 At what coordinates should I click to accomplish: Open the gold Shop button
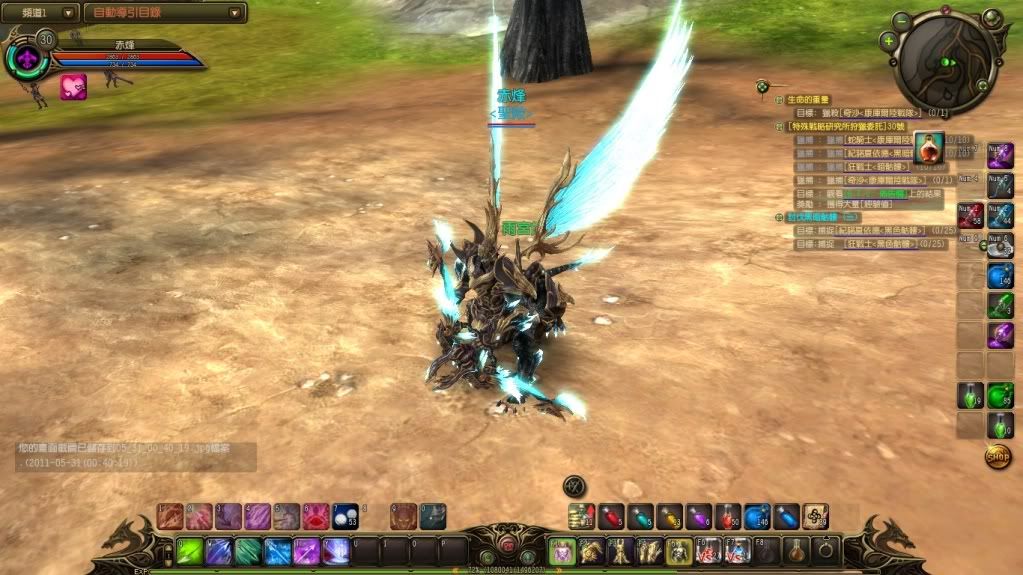tap(997, 457)
